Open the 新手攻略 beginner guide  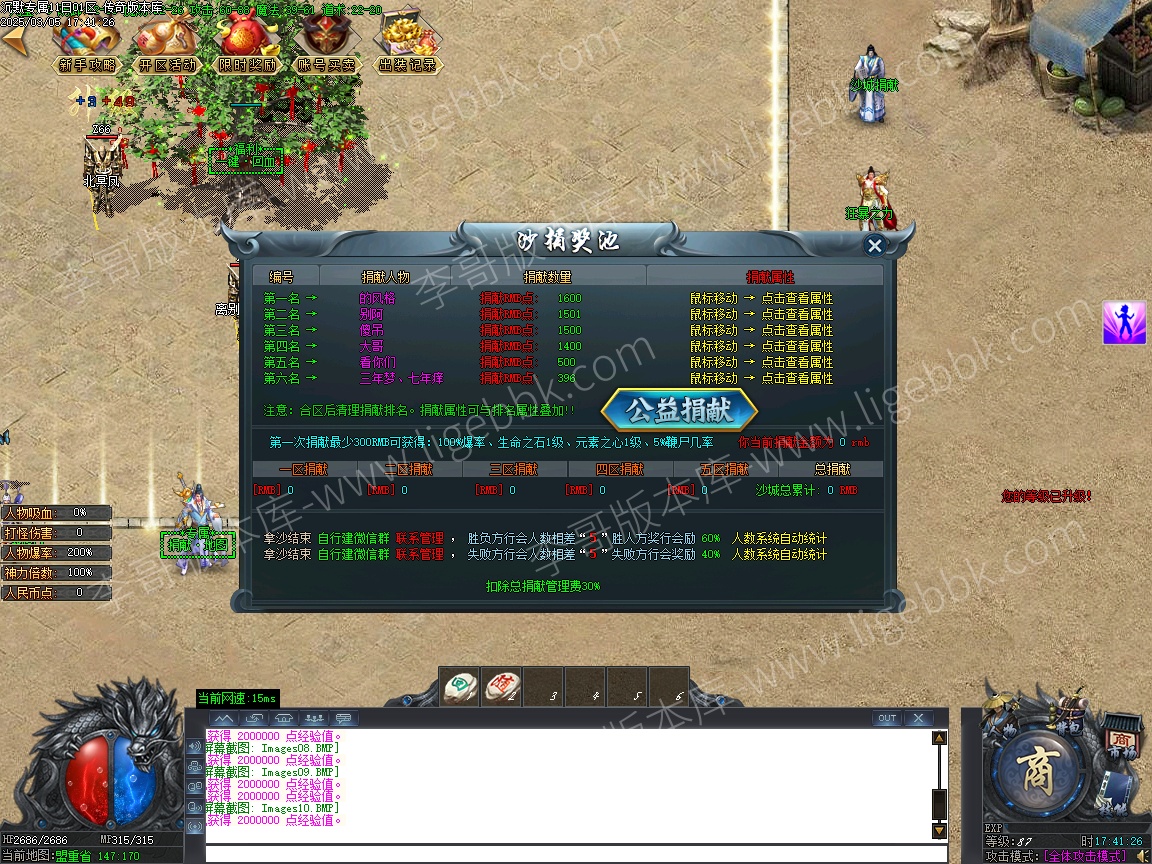(x=86, y=45)
